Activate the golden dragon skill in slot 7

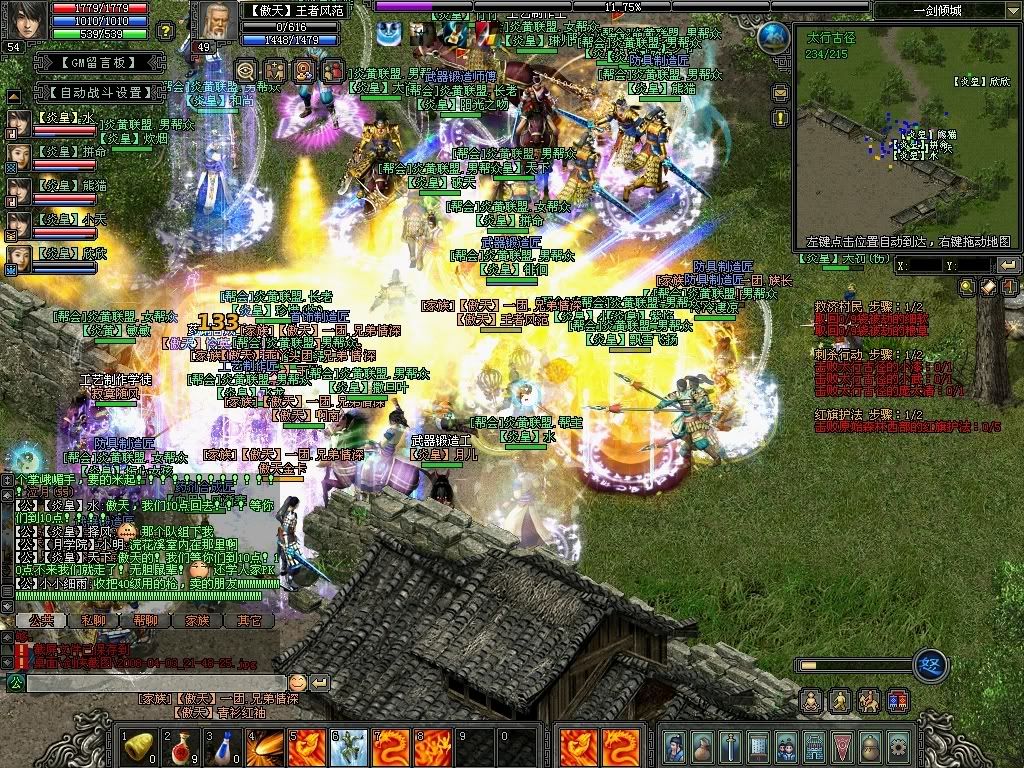point(392,747)
